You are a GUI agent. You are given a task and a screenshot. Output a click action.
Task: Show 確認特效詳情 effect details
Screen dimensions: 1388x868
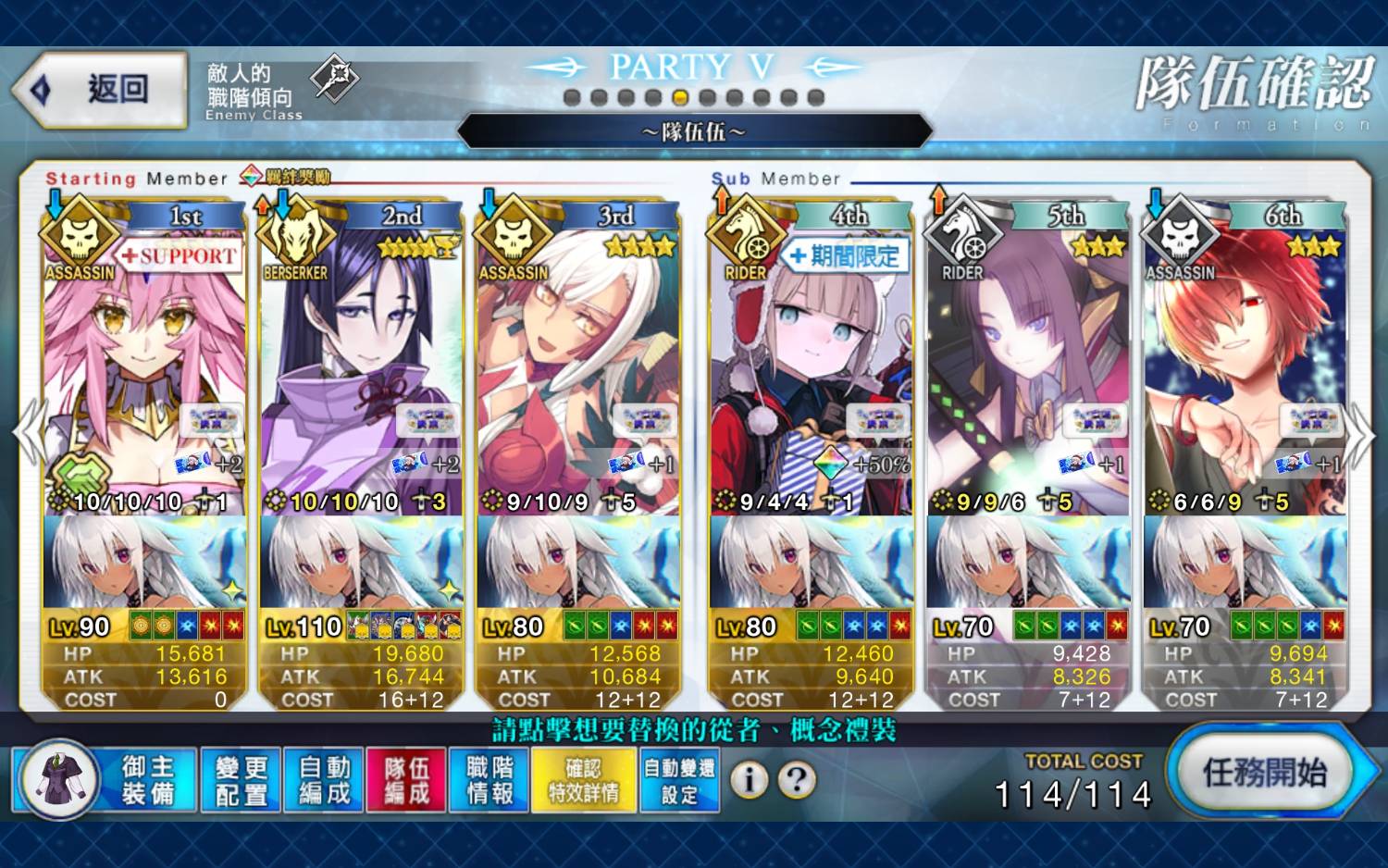pyautogui.click(x=584, y=780)
